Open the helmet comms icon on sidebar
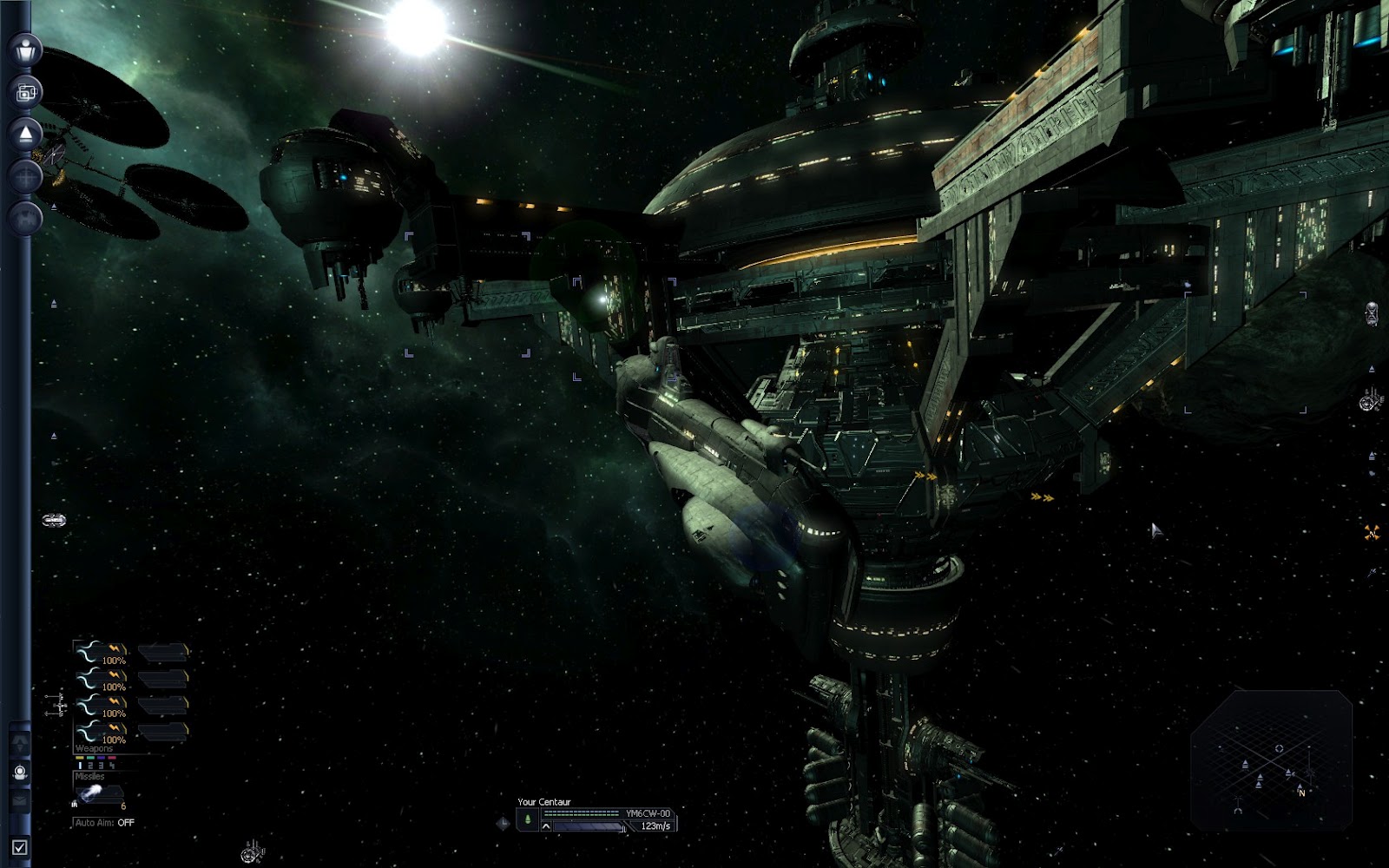Image resolution: width=1389 pixels, height=868 pixels. pyautogui.click(x=20, y=772)
